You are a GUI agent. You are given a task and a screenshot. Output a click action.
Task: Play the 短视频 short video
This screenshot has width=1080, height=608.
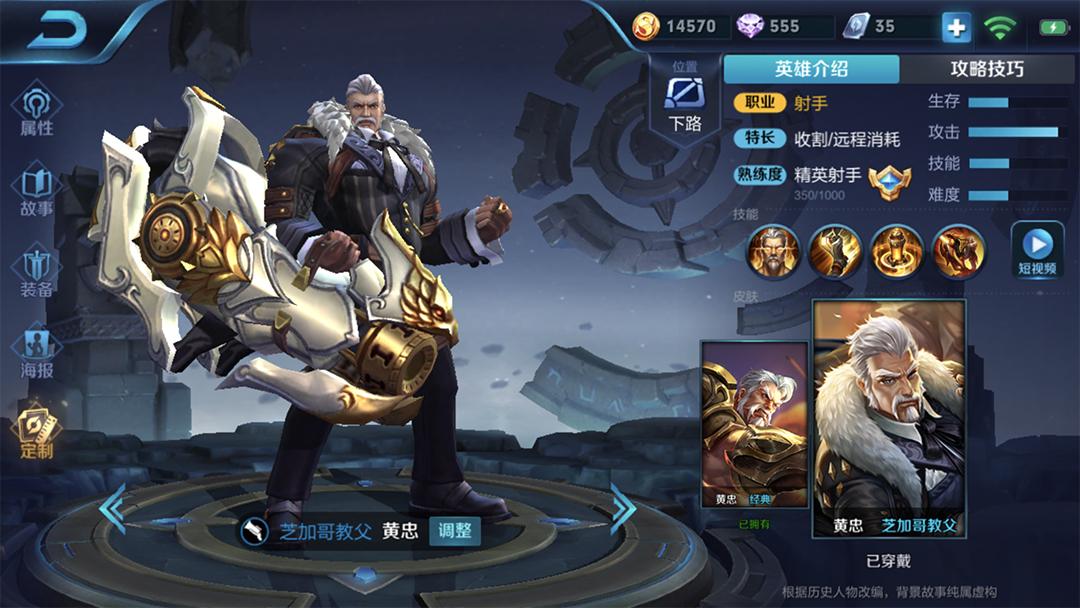(x=1037, y=250)
